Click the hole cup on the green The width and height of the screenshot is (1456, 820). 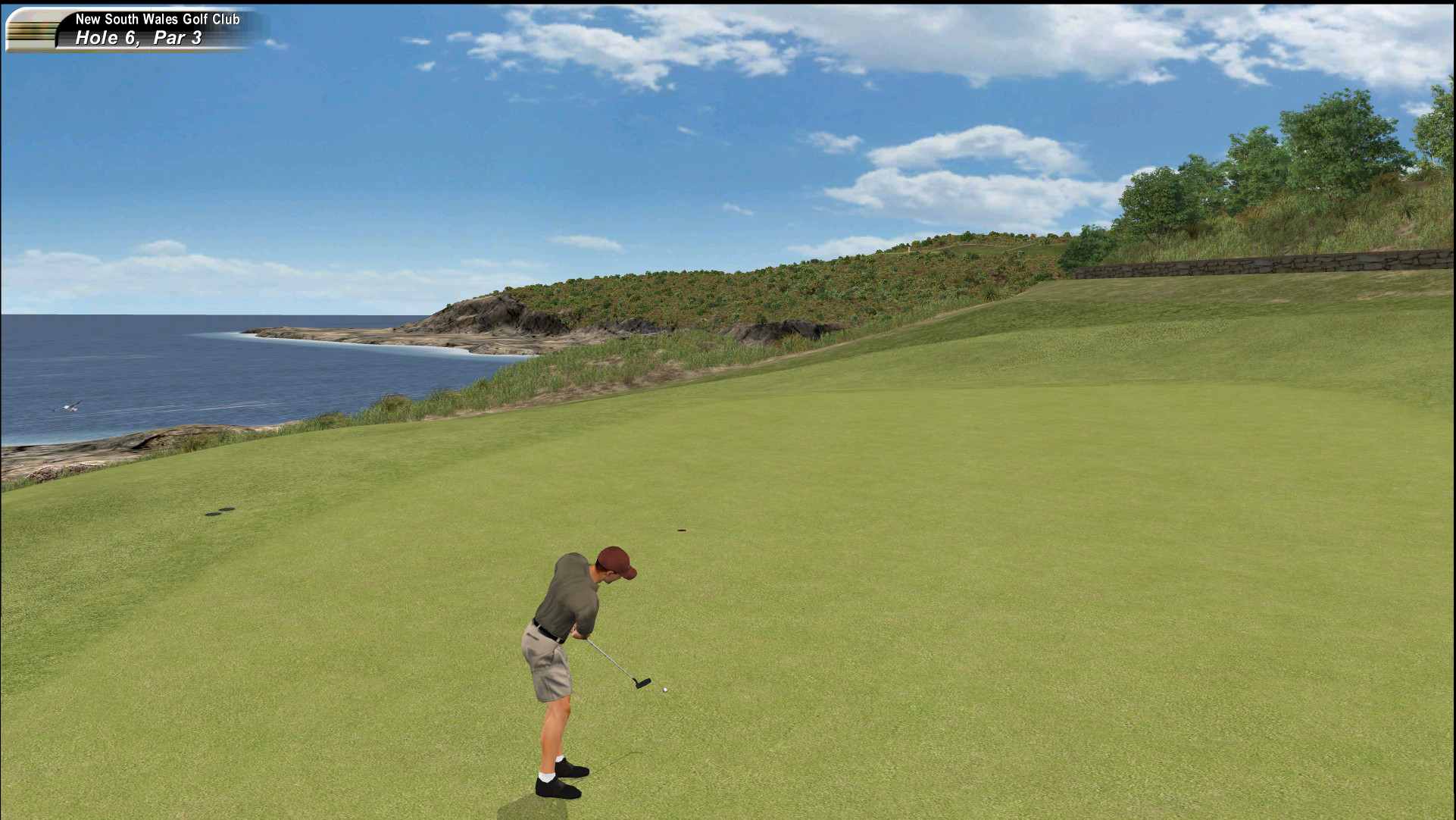(x=680, y=529)
